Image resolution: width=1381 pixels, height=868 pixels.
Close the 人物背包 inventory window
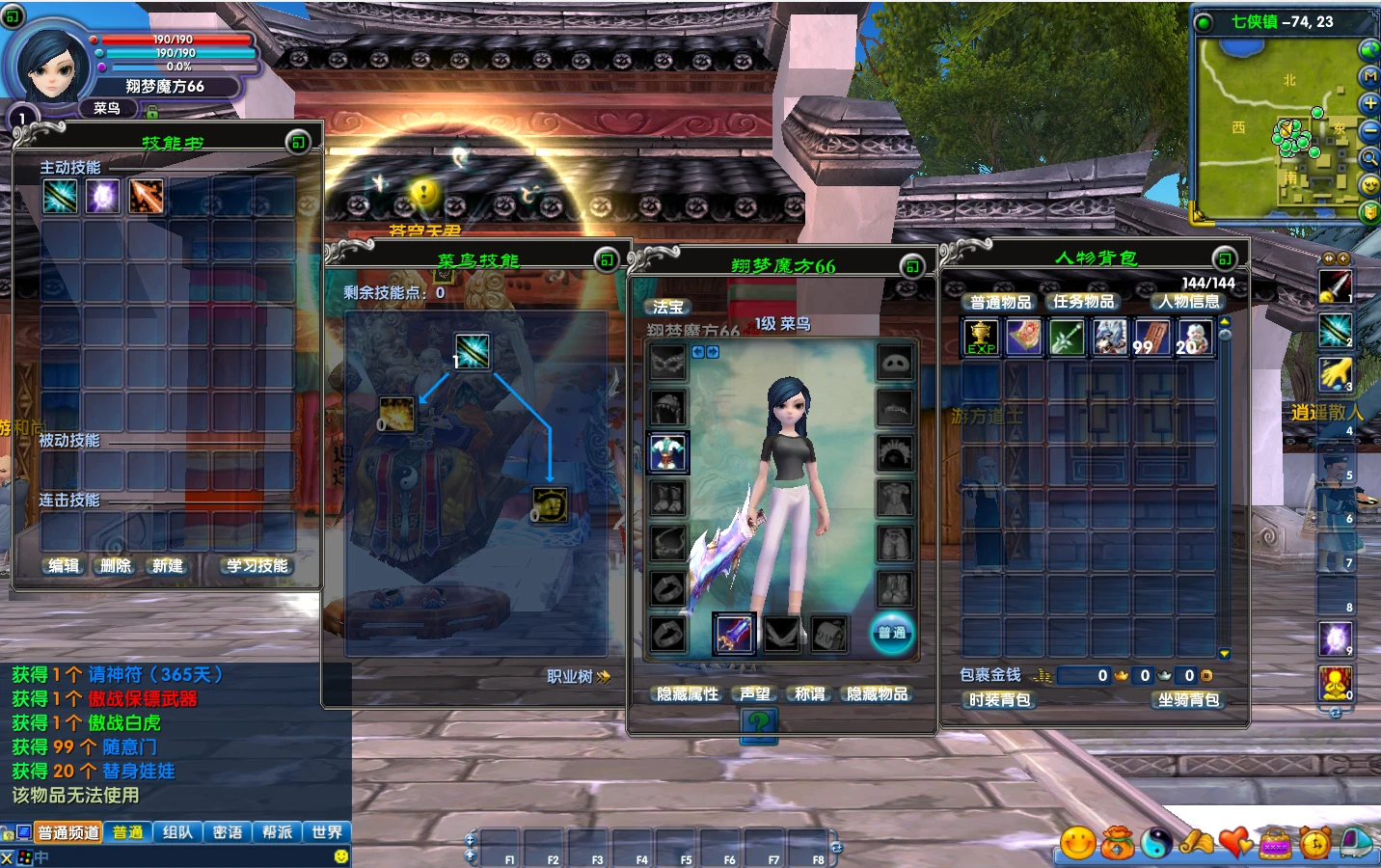(x=1224, y=258)
